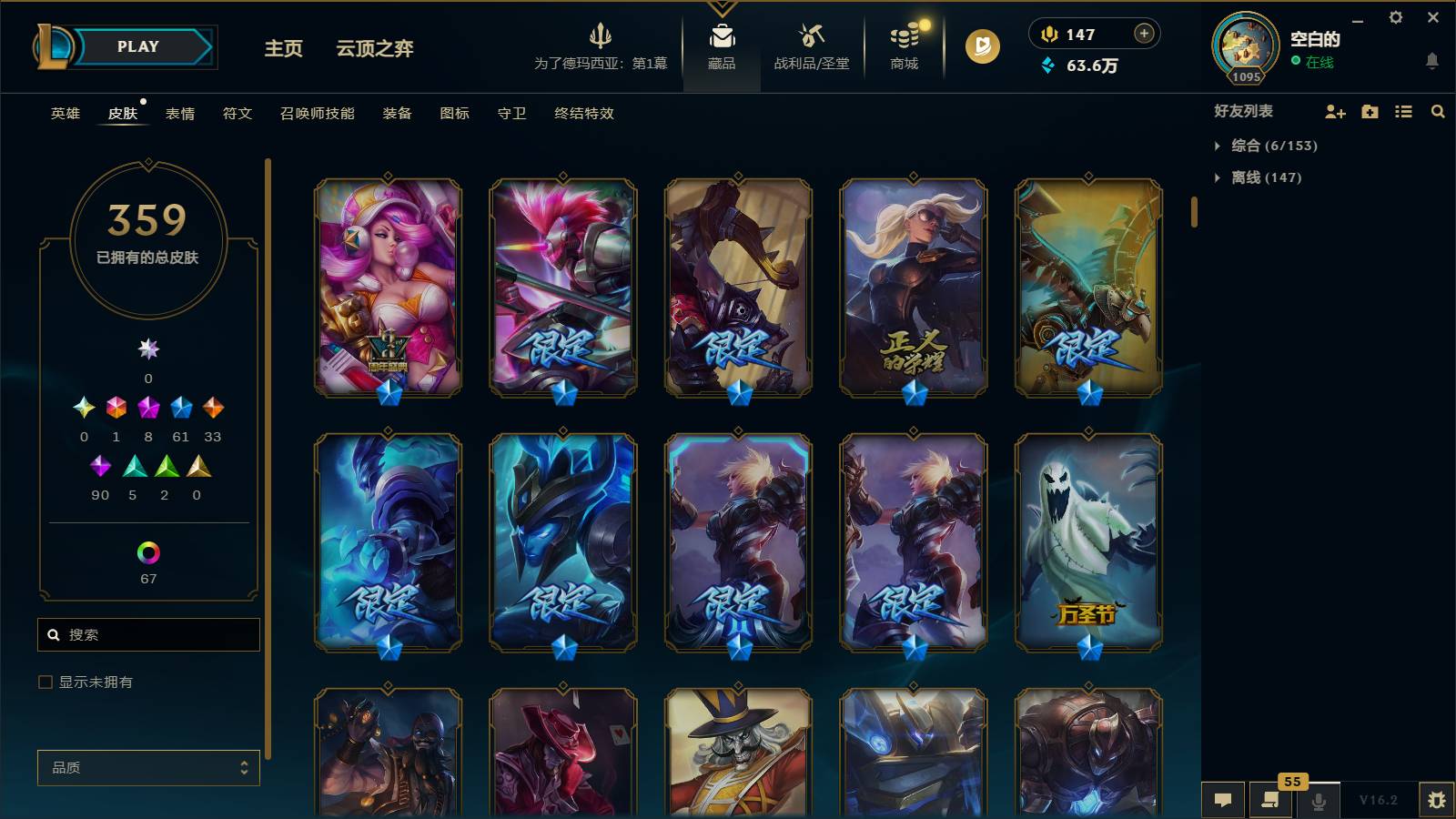The image size is (1456, 819).
Task: Open the 品质 quality dropdown
Action: pos(147,767)
